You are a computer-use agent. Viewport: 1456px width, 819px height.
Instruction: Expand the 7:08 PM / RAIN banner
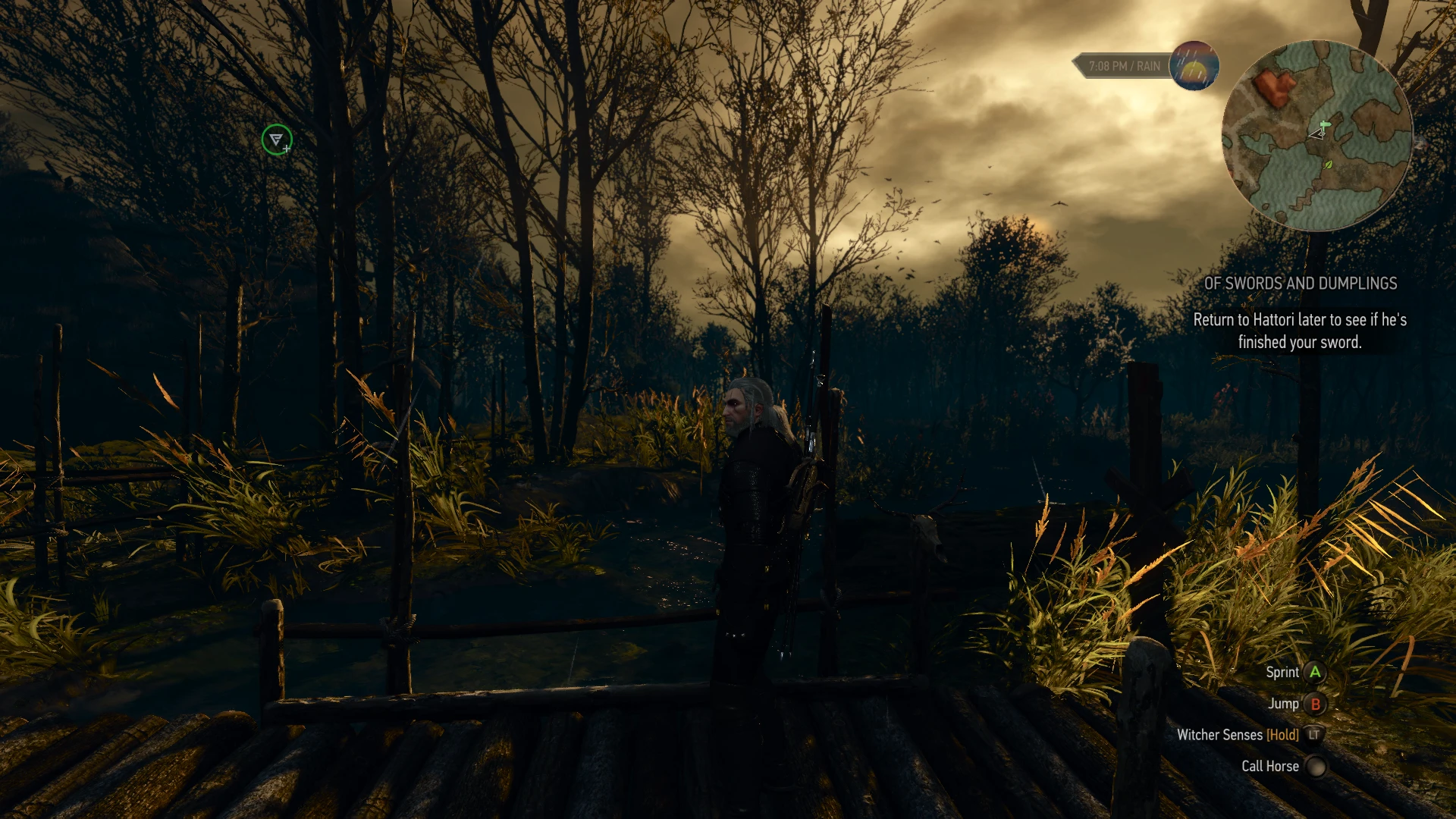pyautogui.click(x=1122, y=65)
